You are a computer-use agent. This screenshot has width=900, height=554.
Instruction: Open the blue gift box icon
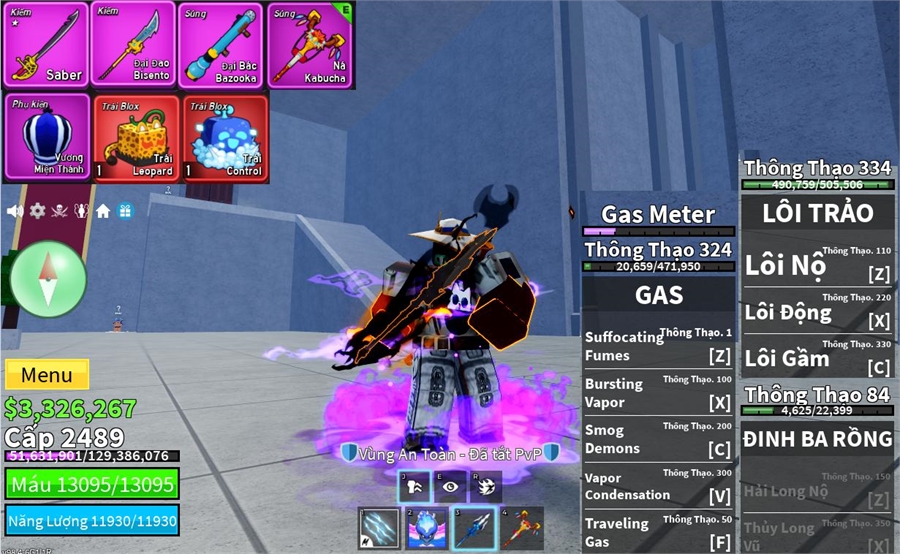(x=125, y=211)
